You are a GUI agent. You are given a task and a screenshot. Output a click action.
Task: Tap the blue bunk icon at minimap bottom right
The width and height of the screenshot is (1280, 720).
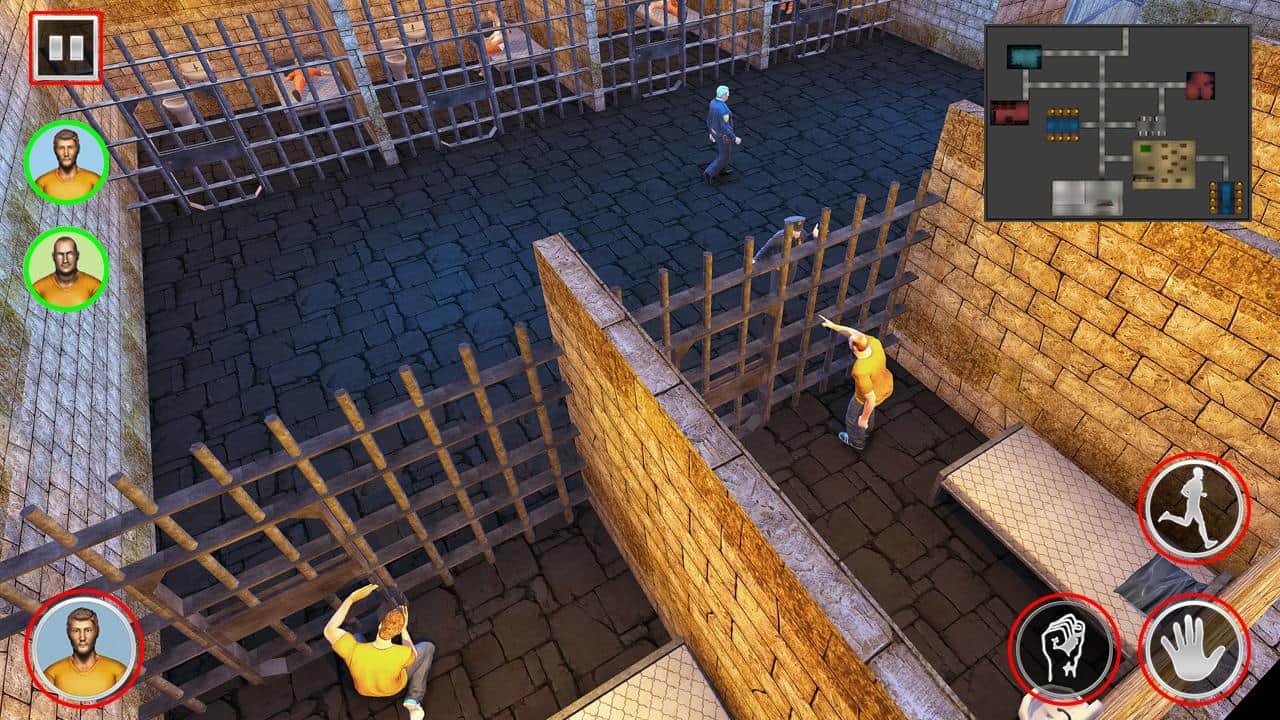point(1224,196)
